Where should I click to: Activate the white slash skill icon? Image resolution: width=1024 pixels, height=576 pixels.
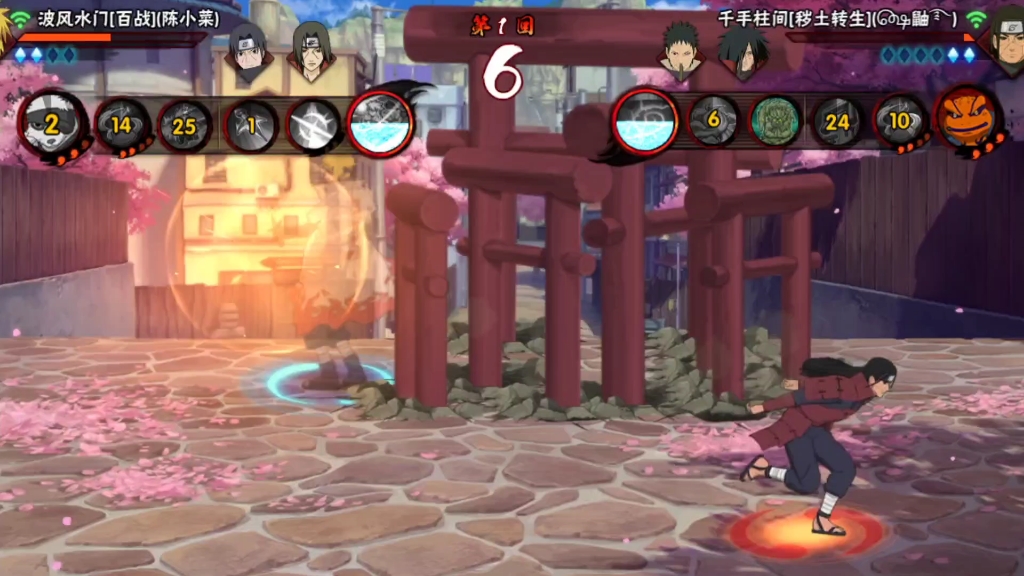313,125
